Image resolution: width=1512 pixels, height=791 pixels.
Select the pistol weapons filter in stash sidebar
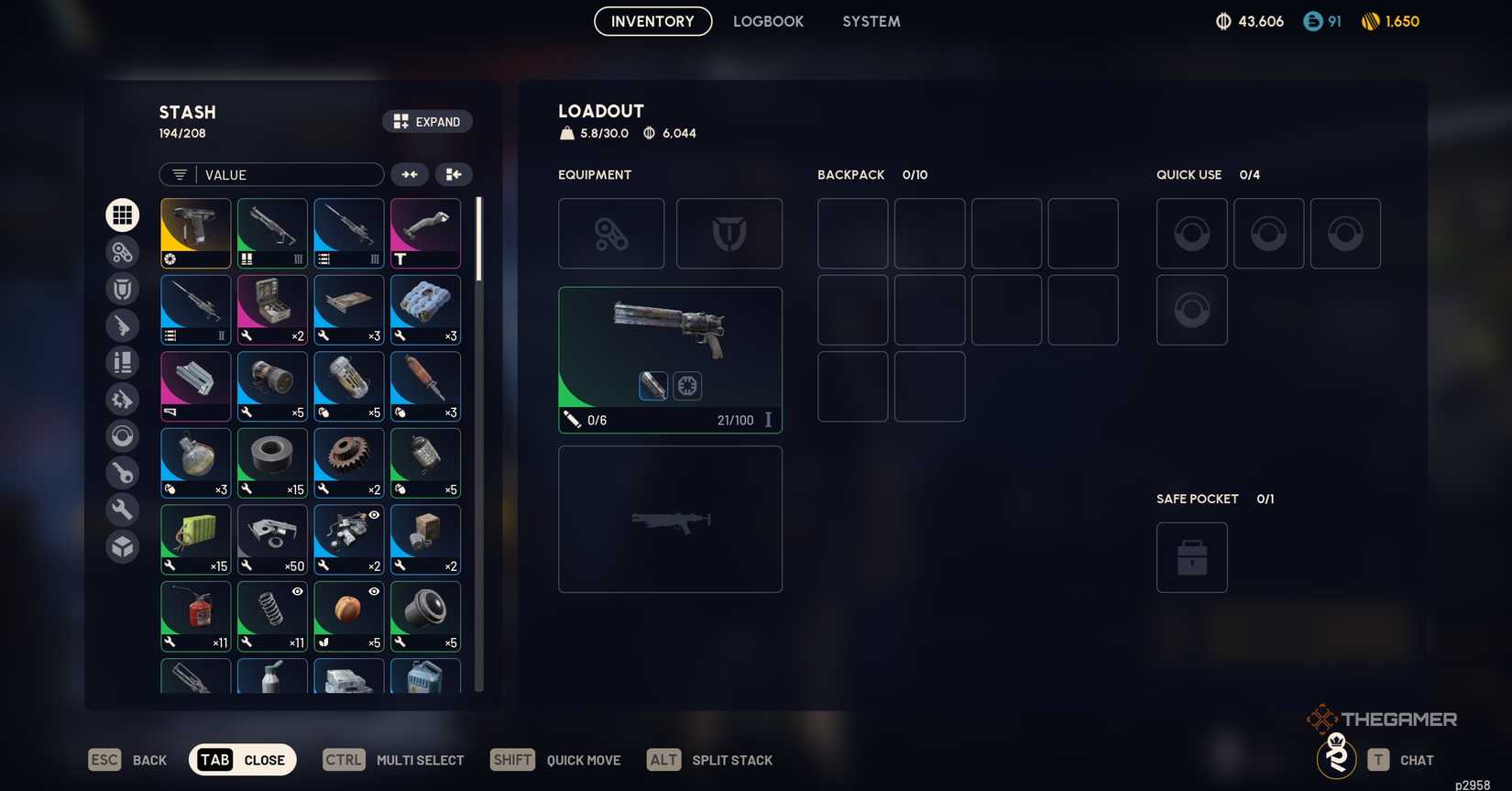tap(122, 325)
